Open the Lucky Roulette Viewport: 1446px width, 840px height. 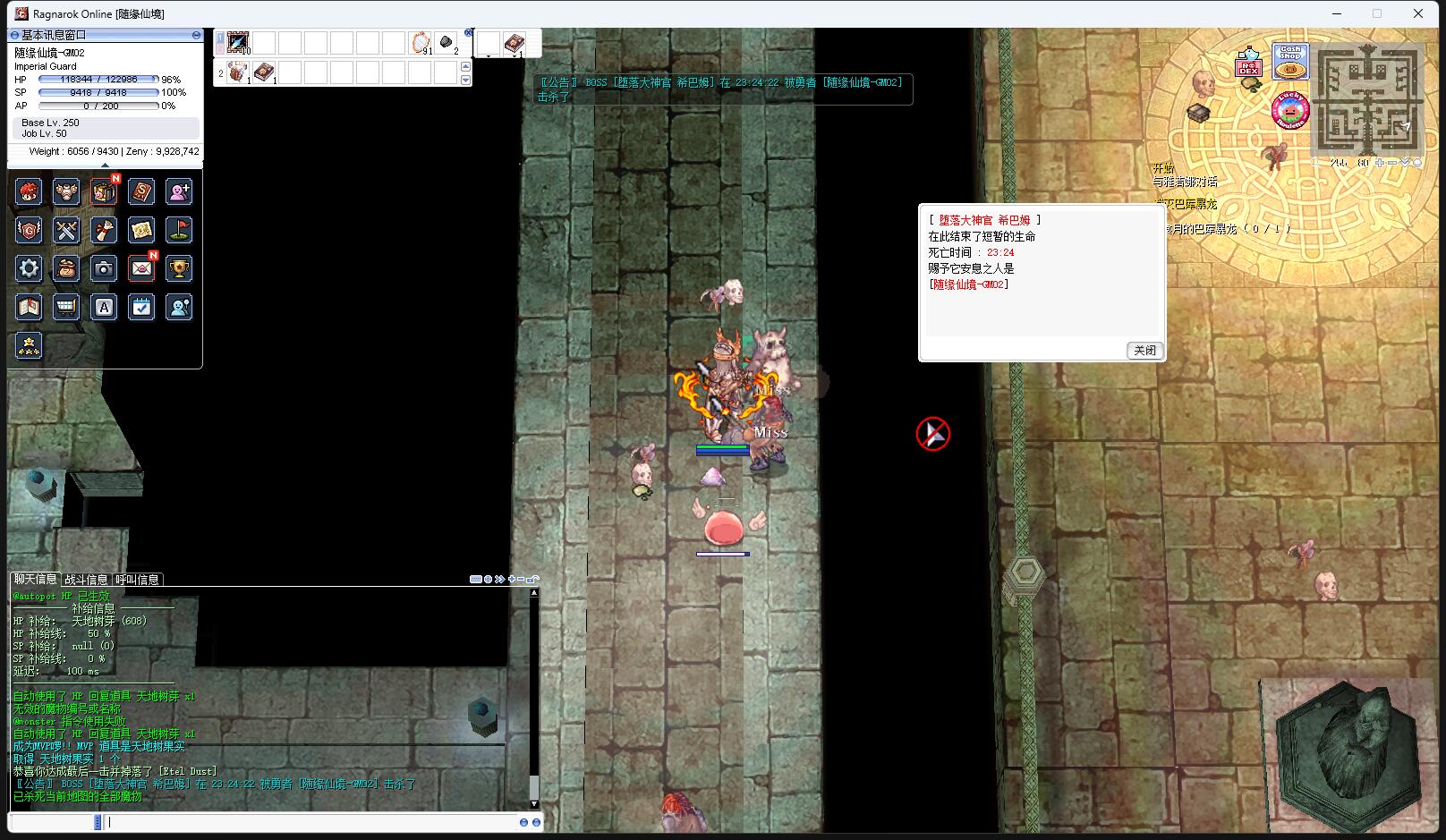1289,111
